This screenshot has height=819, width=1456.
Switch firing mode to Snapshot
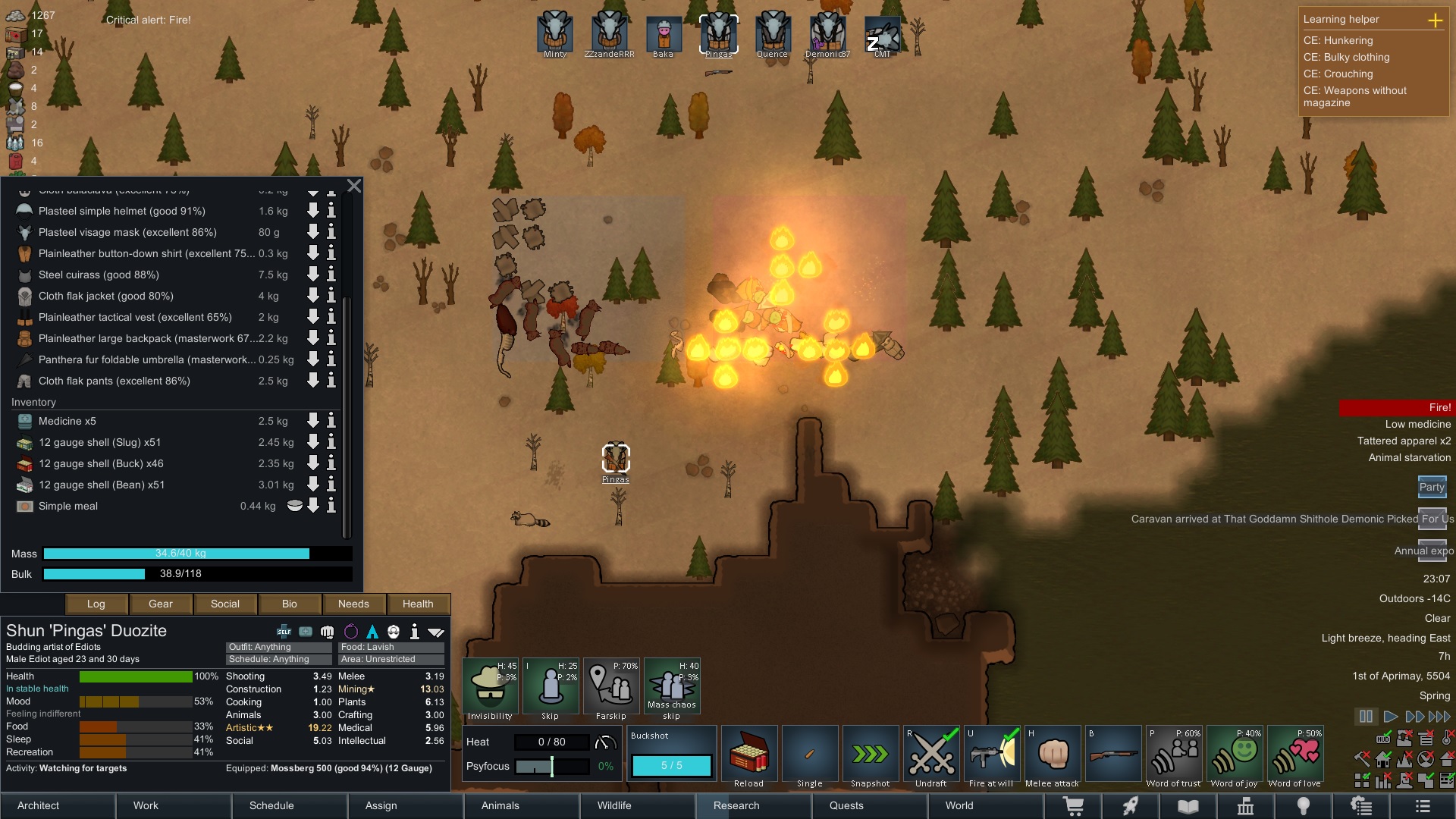(870, 753)
